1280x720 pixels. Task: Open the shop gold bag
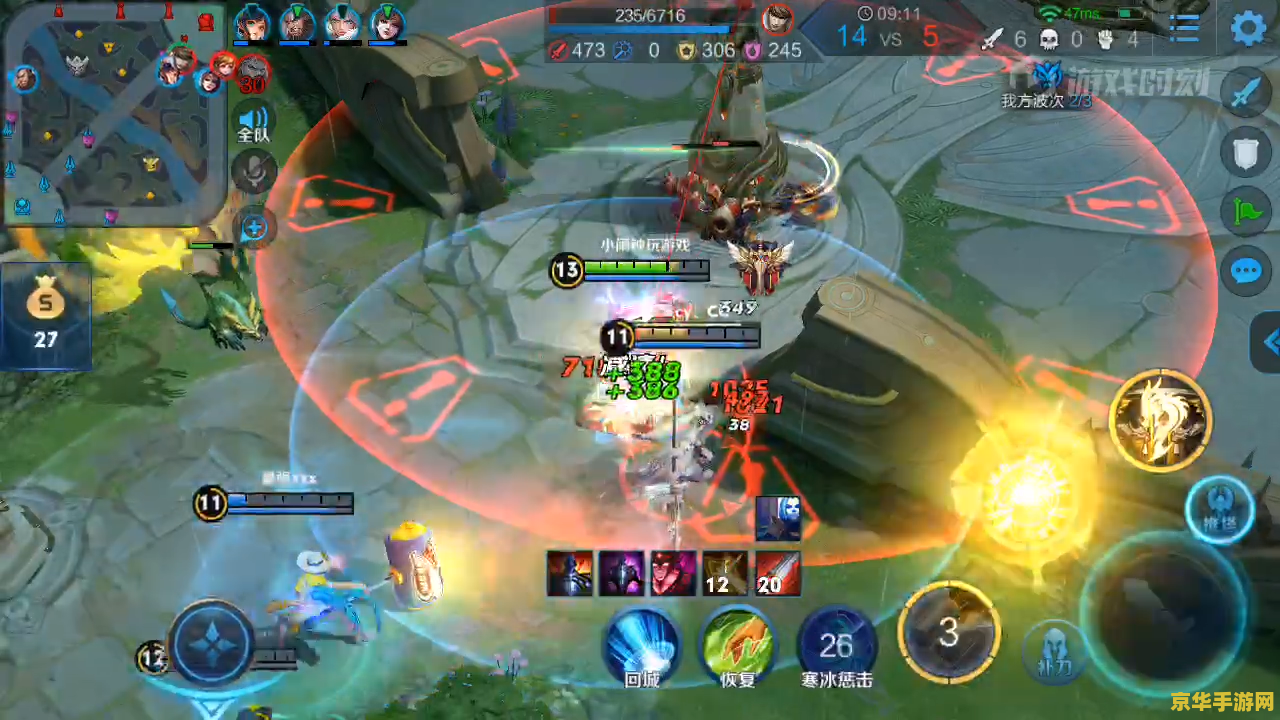[x=46, y=312]
